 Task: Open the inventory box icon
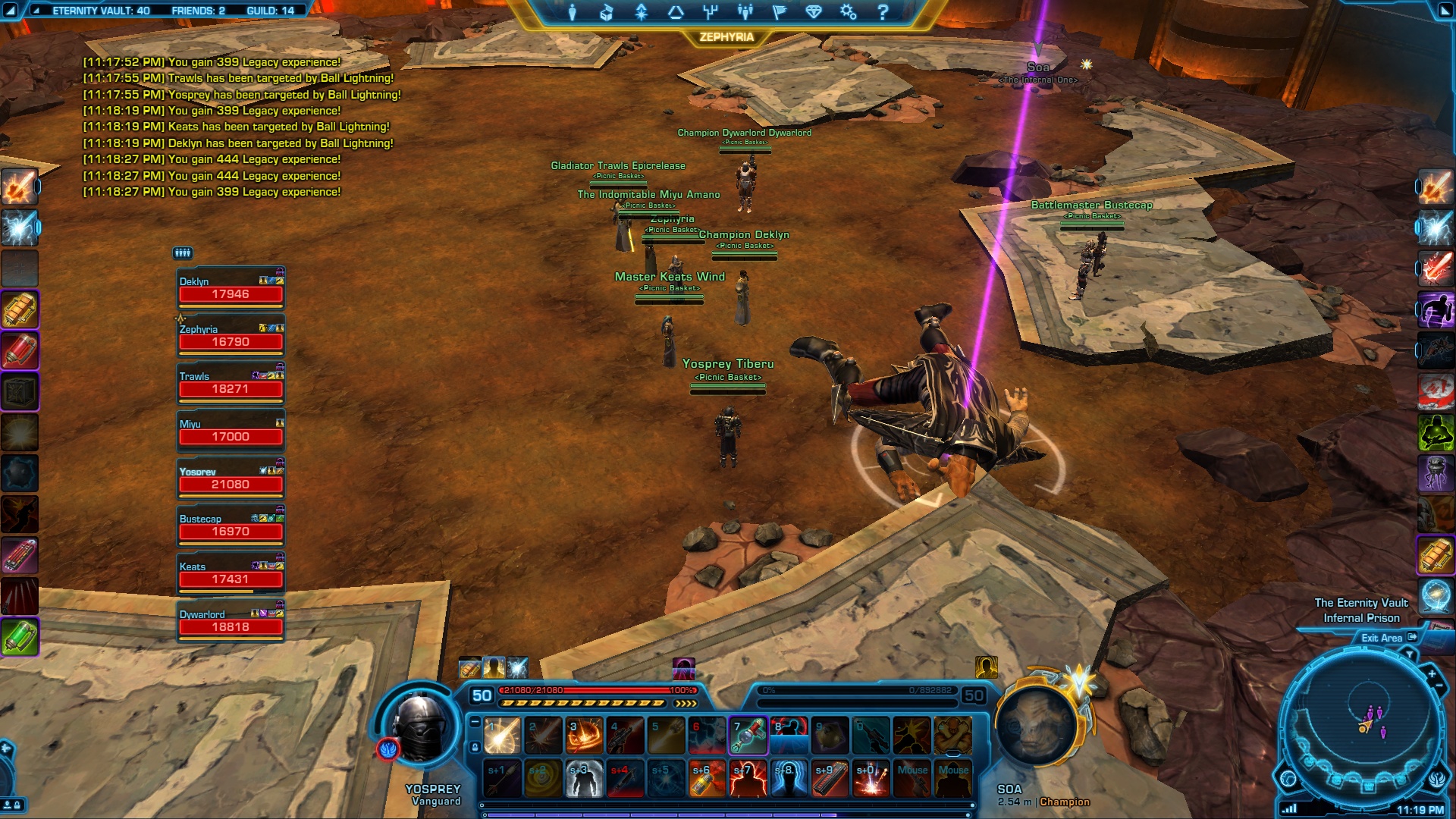[607, 12]
